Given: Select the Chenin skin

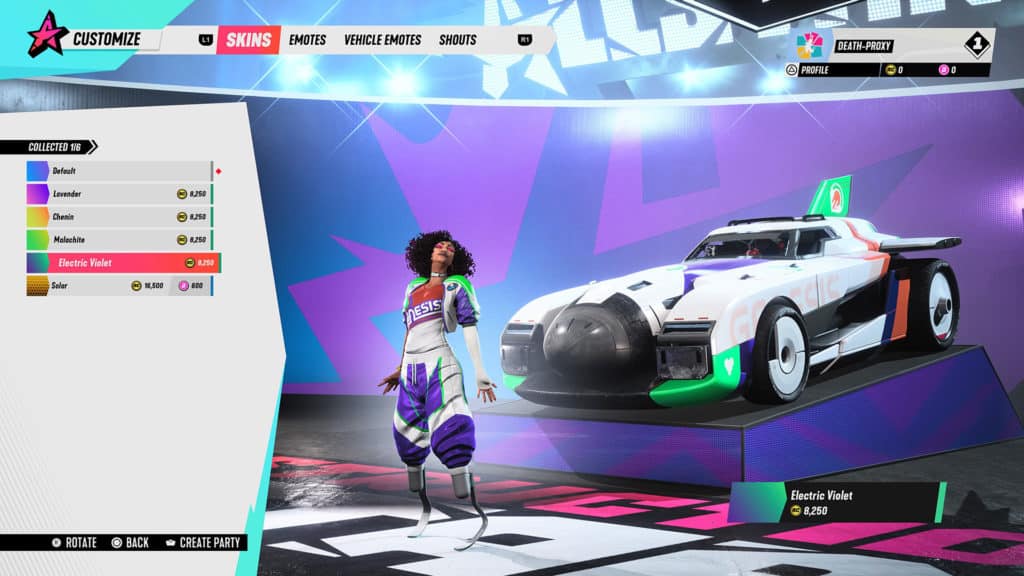Looking at the screenshot, I should click(119, 217).
